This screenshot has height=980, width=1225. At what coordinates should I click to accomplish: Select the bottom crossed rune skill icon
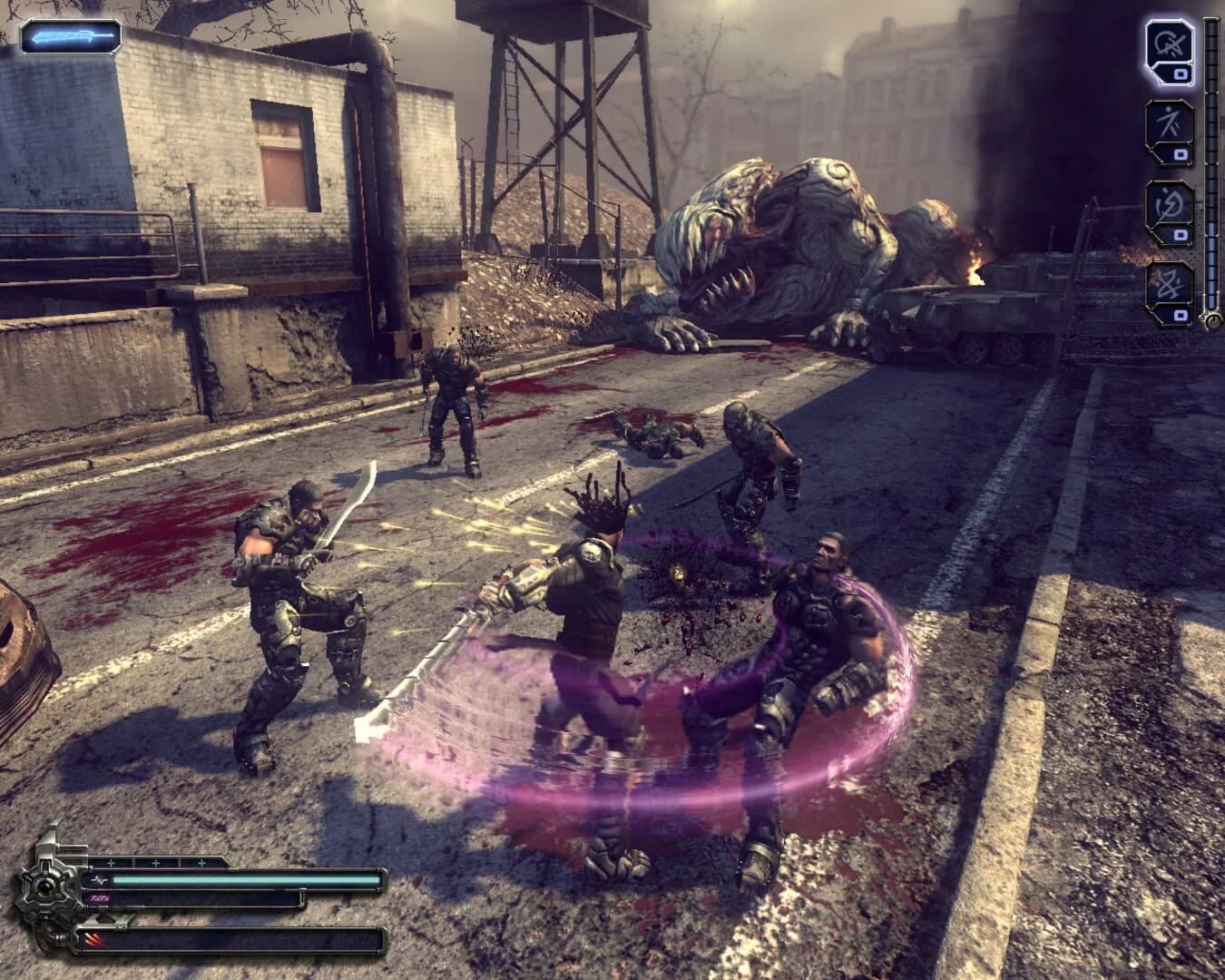[1171, 283]
